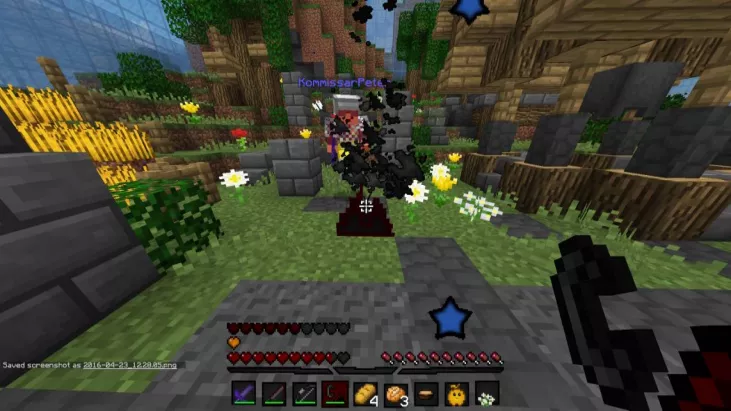Select the pie item in the hotbar
This screenshot has height=411, width=731.
pos(426,393)
